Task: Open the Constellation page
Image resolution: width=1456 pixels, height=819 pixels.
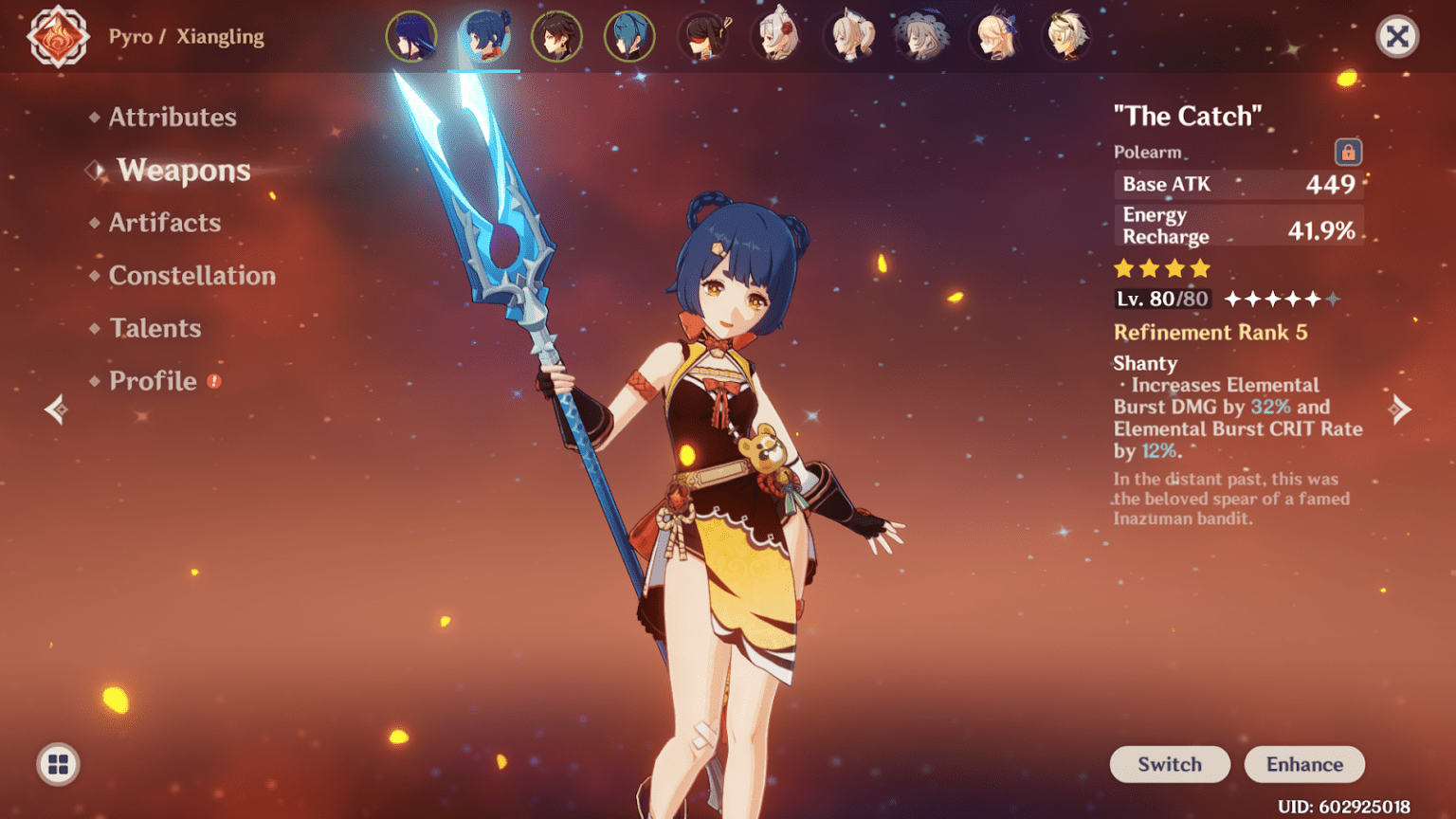Action: [191, 276]
